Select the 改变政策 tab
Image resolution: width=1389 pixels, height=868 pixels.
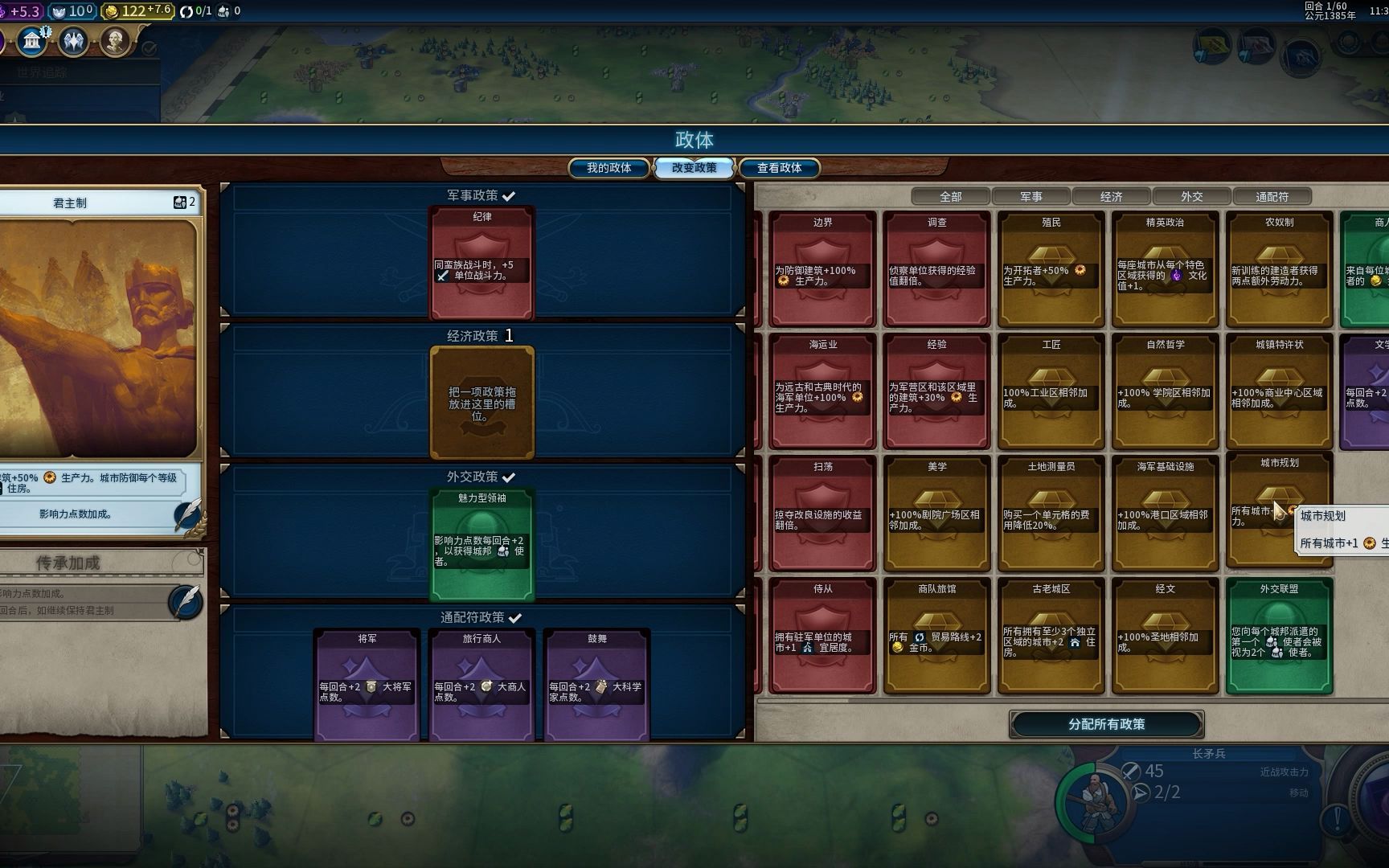(694, 168)
